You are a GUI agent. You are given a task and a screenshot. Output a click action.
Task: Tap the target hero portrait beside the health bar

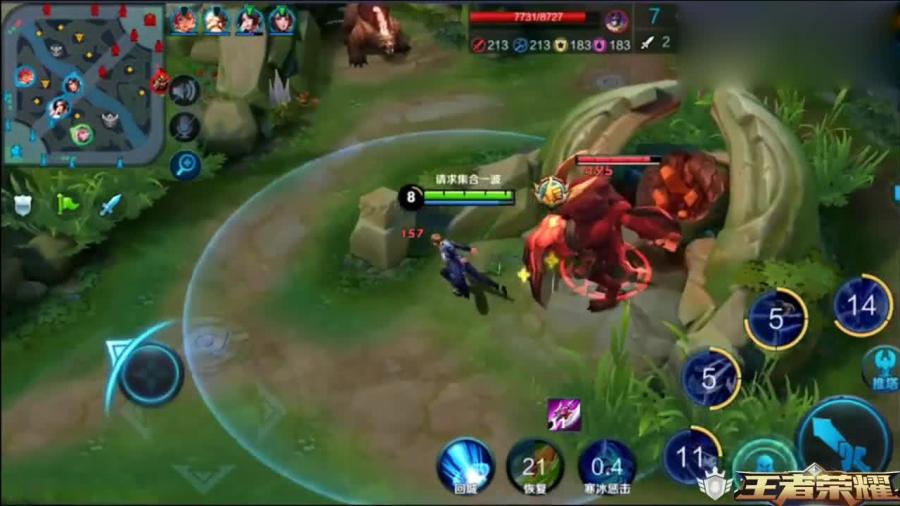pos(616,19)
